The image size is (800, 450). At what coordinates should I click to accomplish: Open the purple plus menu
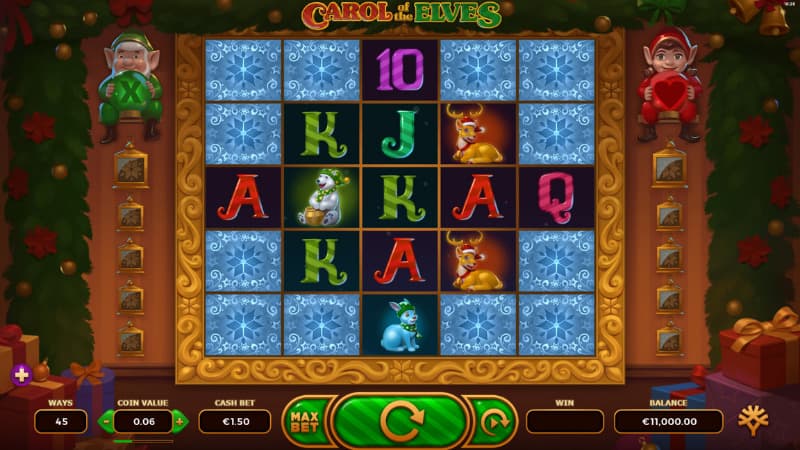point(21,375)
